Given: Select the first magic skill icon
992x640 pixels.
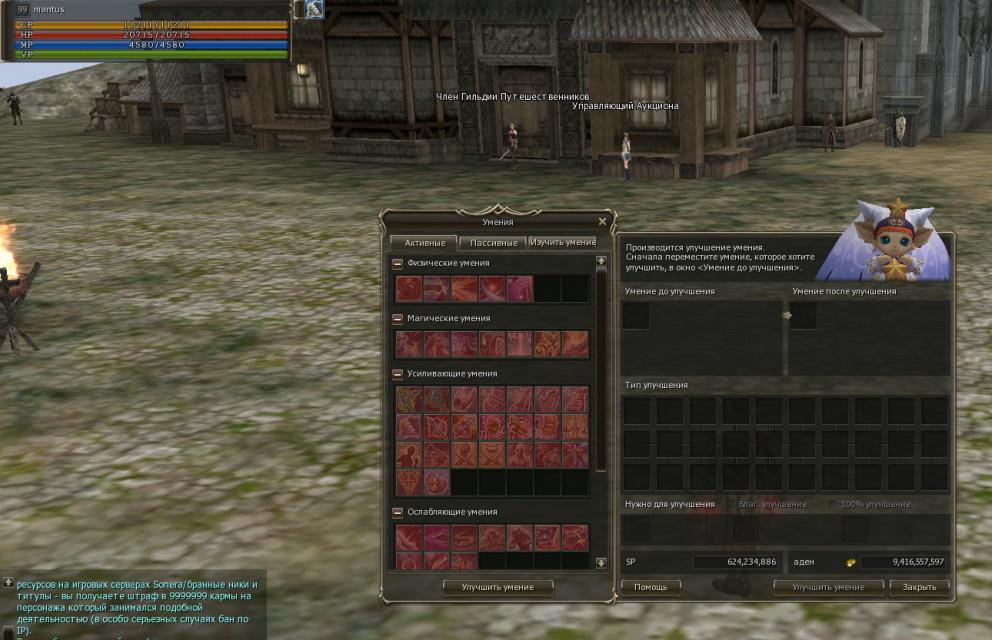Looking at the screenshot, I should click(x=409, y=344).
